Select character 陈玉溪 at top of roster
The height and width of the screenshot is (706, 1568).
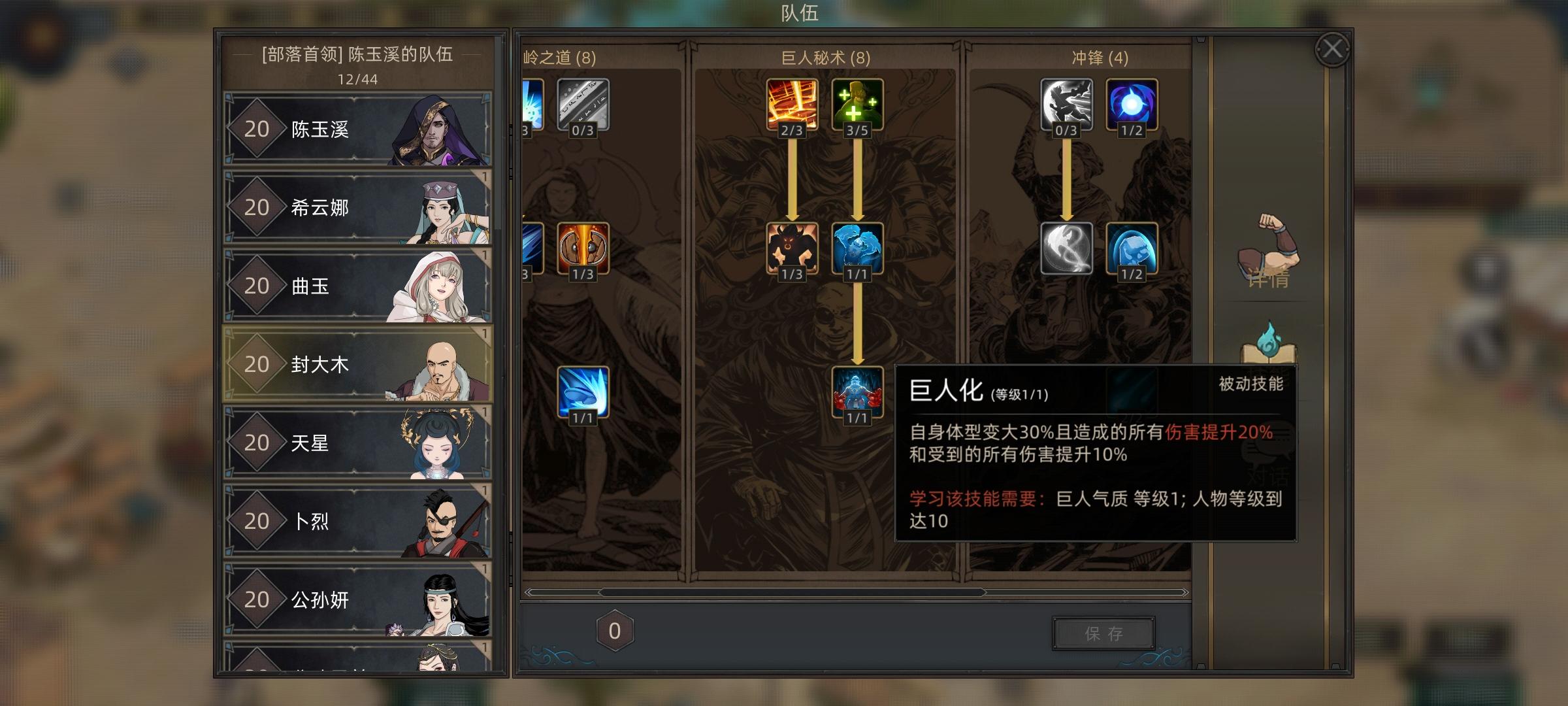(356, 129)
